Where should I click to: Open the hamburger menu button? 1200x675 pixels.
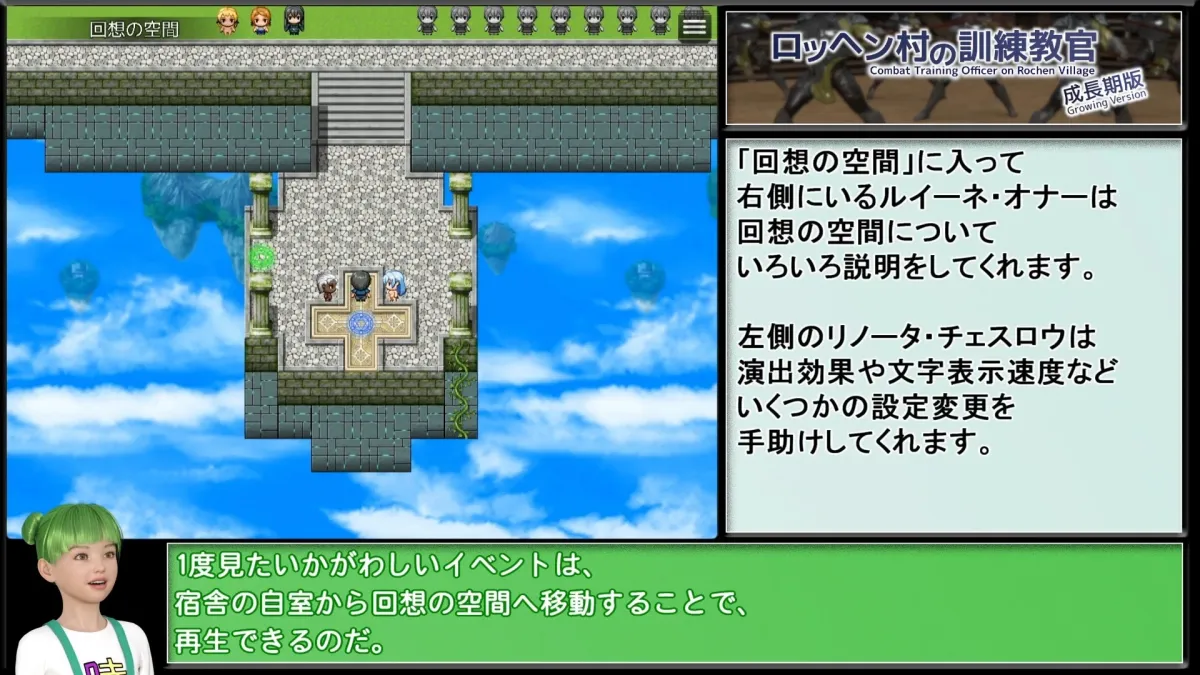(x=695, y=26)
